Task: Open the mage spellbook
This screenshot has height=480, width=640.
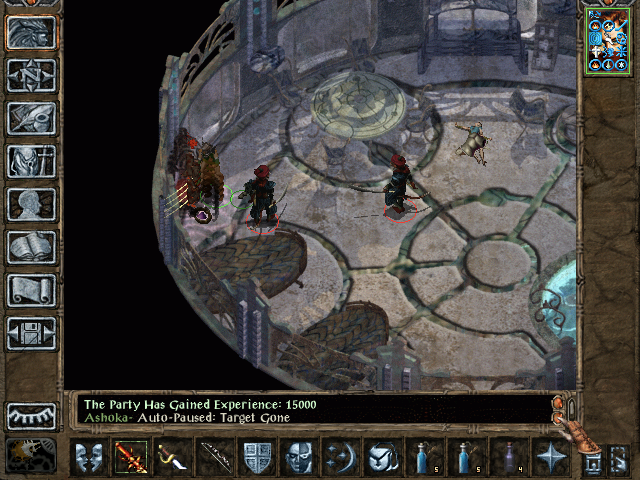Action: point(32,247)
